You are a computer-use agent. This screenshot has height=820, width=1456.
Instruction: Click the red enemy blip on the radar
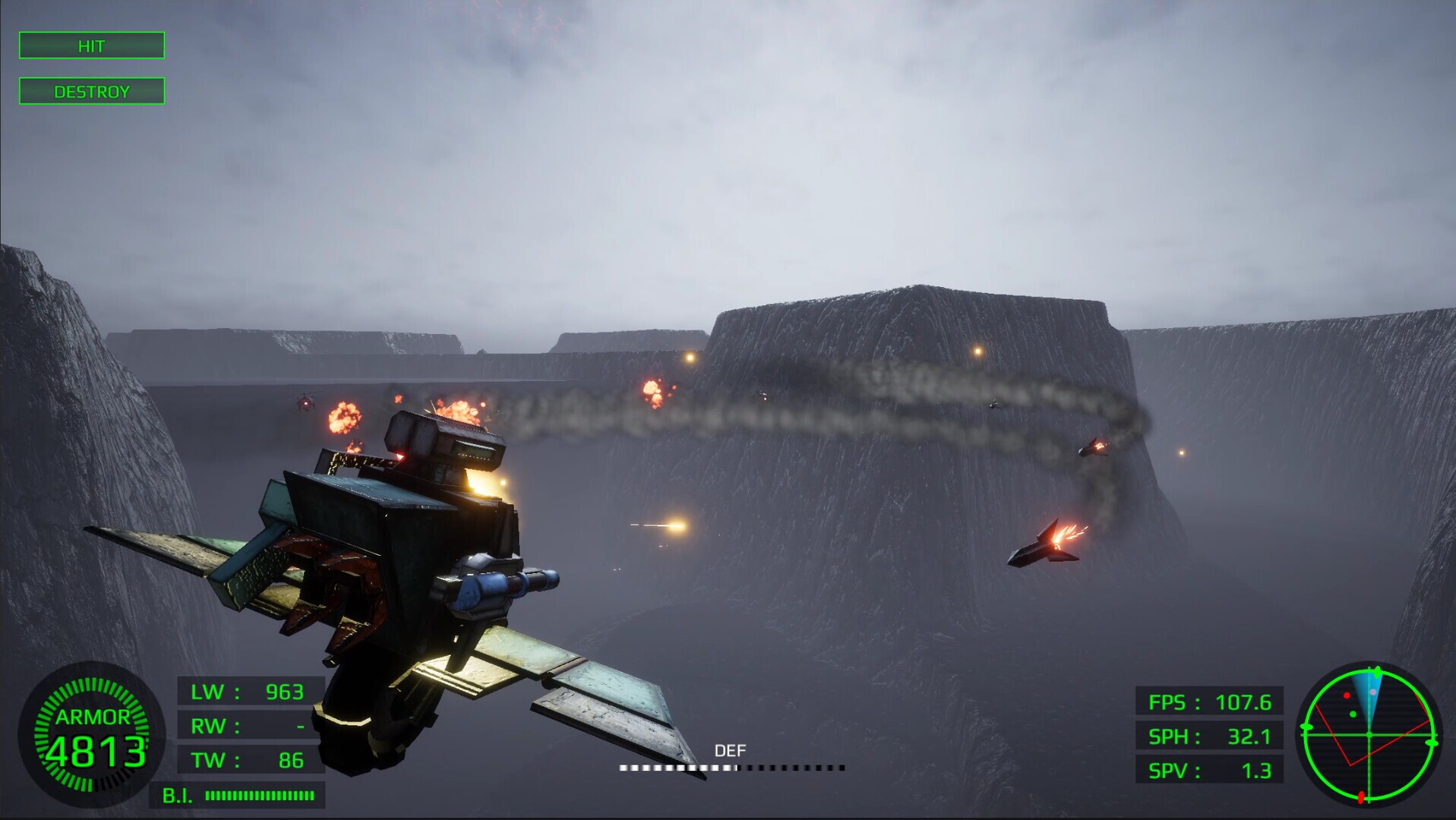pyautogui.click(x=1347, y=695)
